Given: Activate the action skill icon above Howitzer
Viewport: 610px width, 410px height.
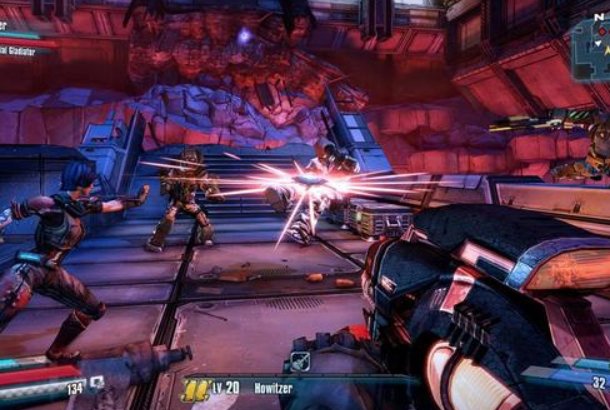Looking at the screenshot, I should (300, 361).
